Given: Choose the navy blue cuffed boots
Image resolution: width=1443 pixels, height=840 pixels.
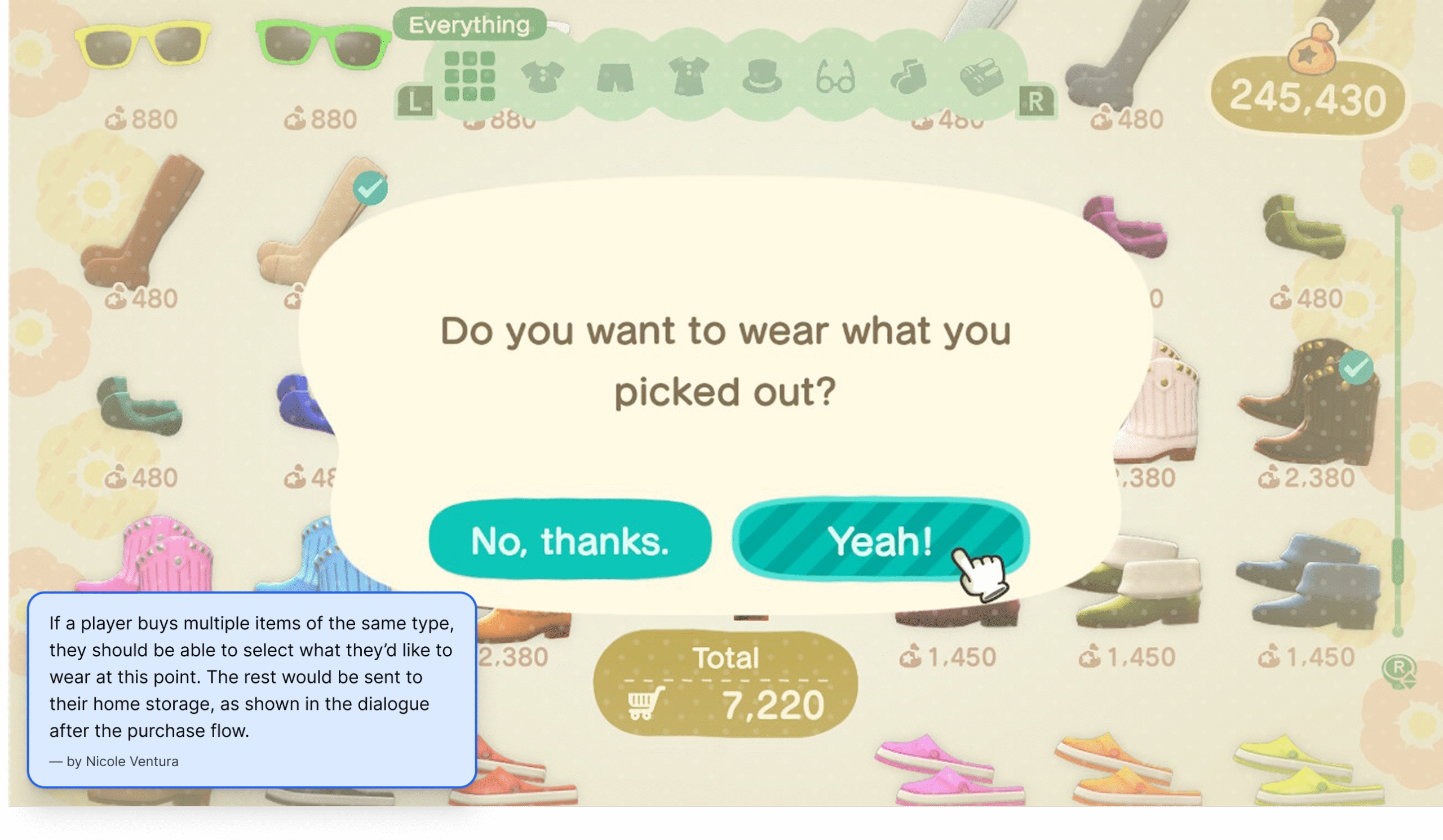Looking at the screenshot, I should (1307, 584).
